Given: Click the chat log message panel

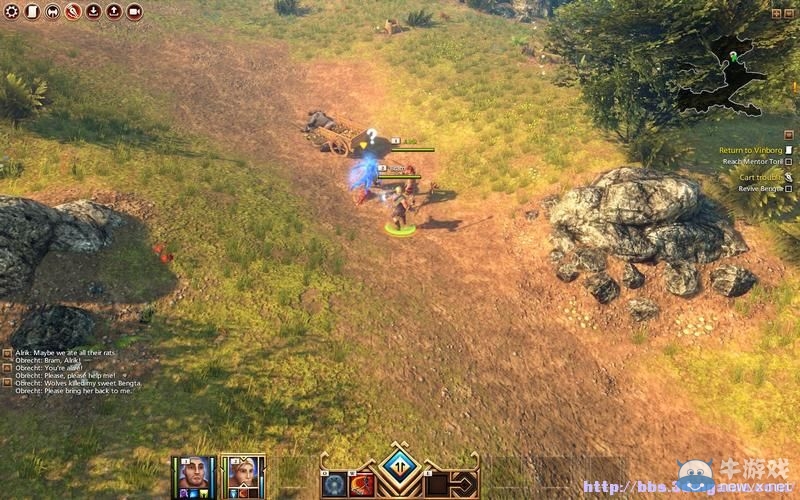Looking at the screenshot, I should (x=70, y=371).
